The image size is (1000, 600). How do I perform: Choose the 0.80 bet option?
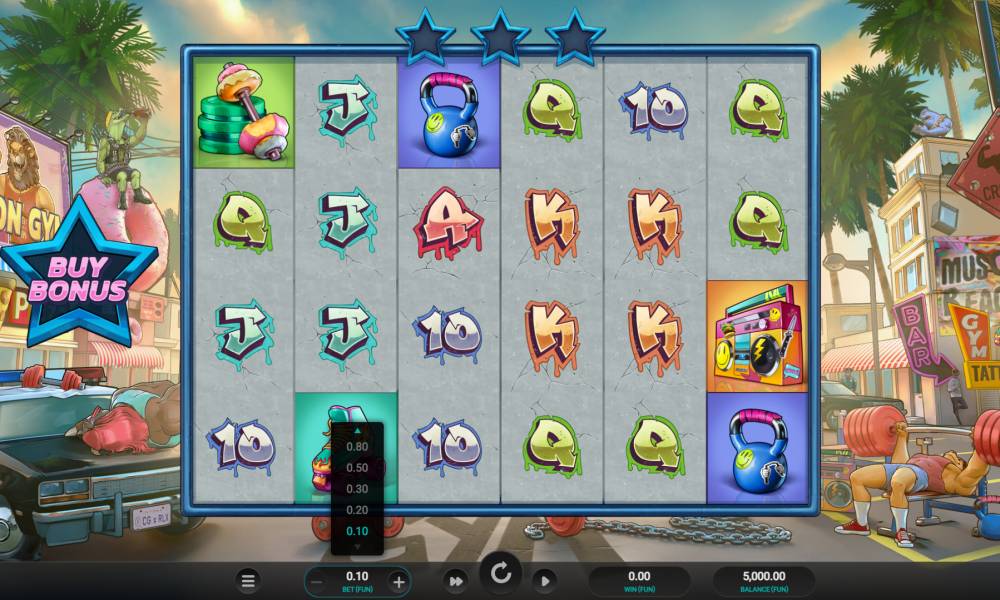coord(357,447)
